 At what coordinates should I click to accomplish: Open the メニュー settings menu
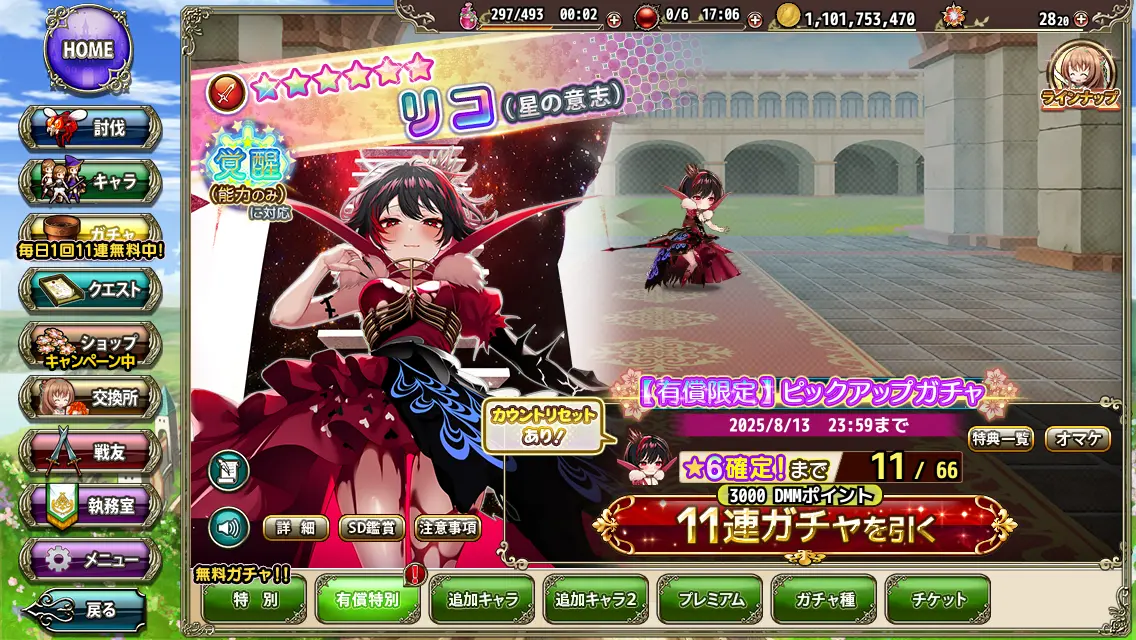91,559
